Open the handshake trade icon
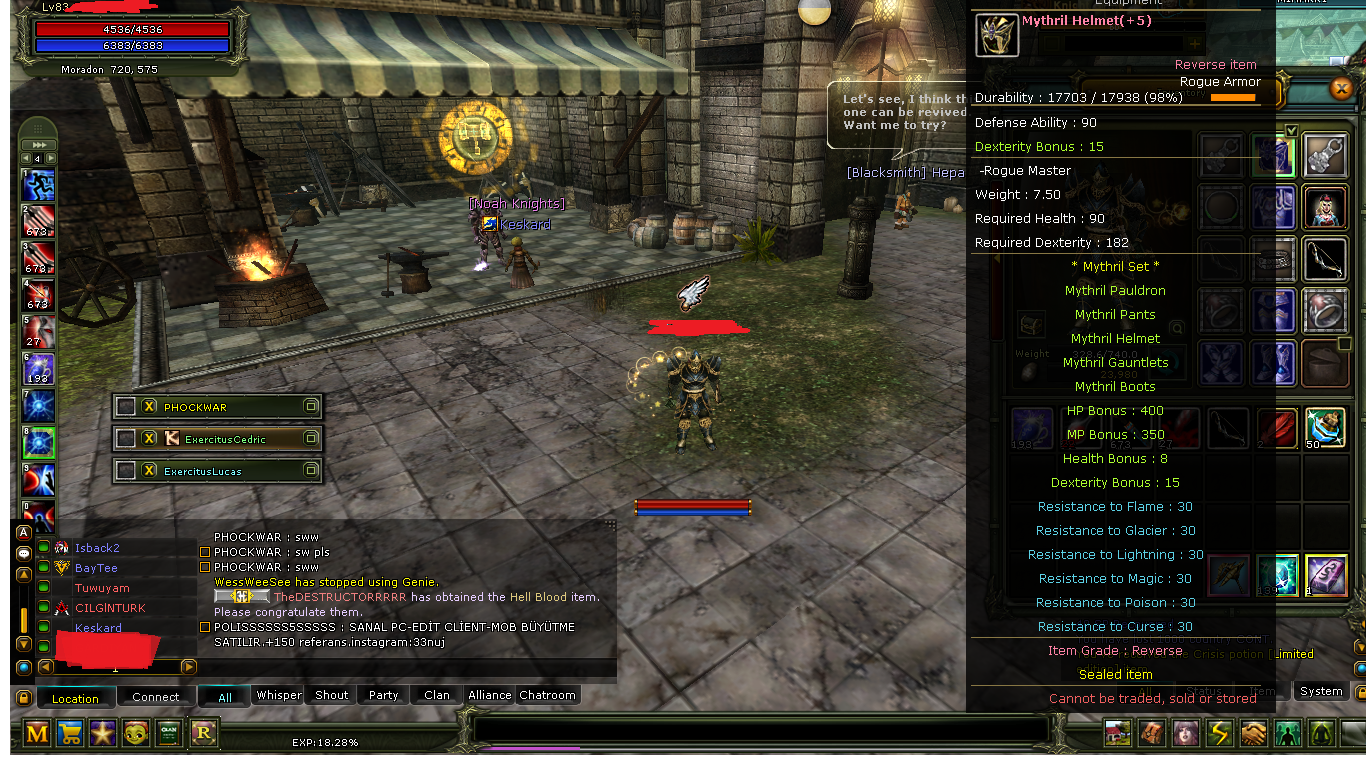Image resolution: width=1366 pixels, height=768 pixels. pos(1255,733)
